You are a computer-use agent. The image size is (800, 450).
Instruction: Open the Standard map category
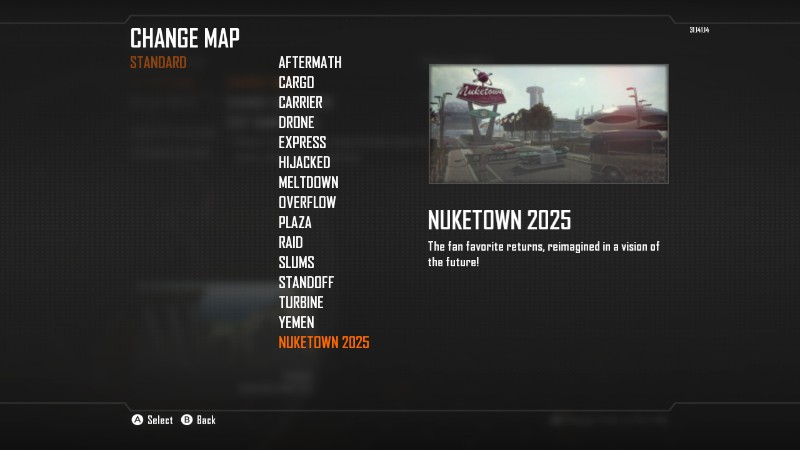click(158, 62)
